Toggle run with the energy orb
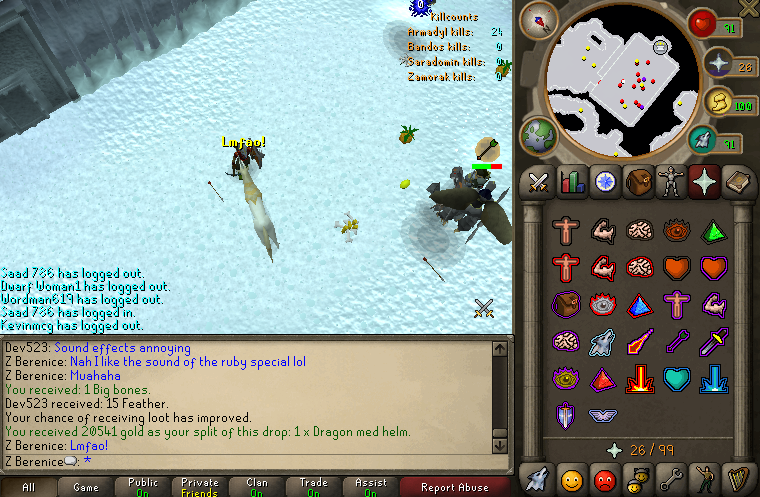Screen dimensions: 760x497 pyautogui.click(x=718, y=101)
